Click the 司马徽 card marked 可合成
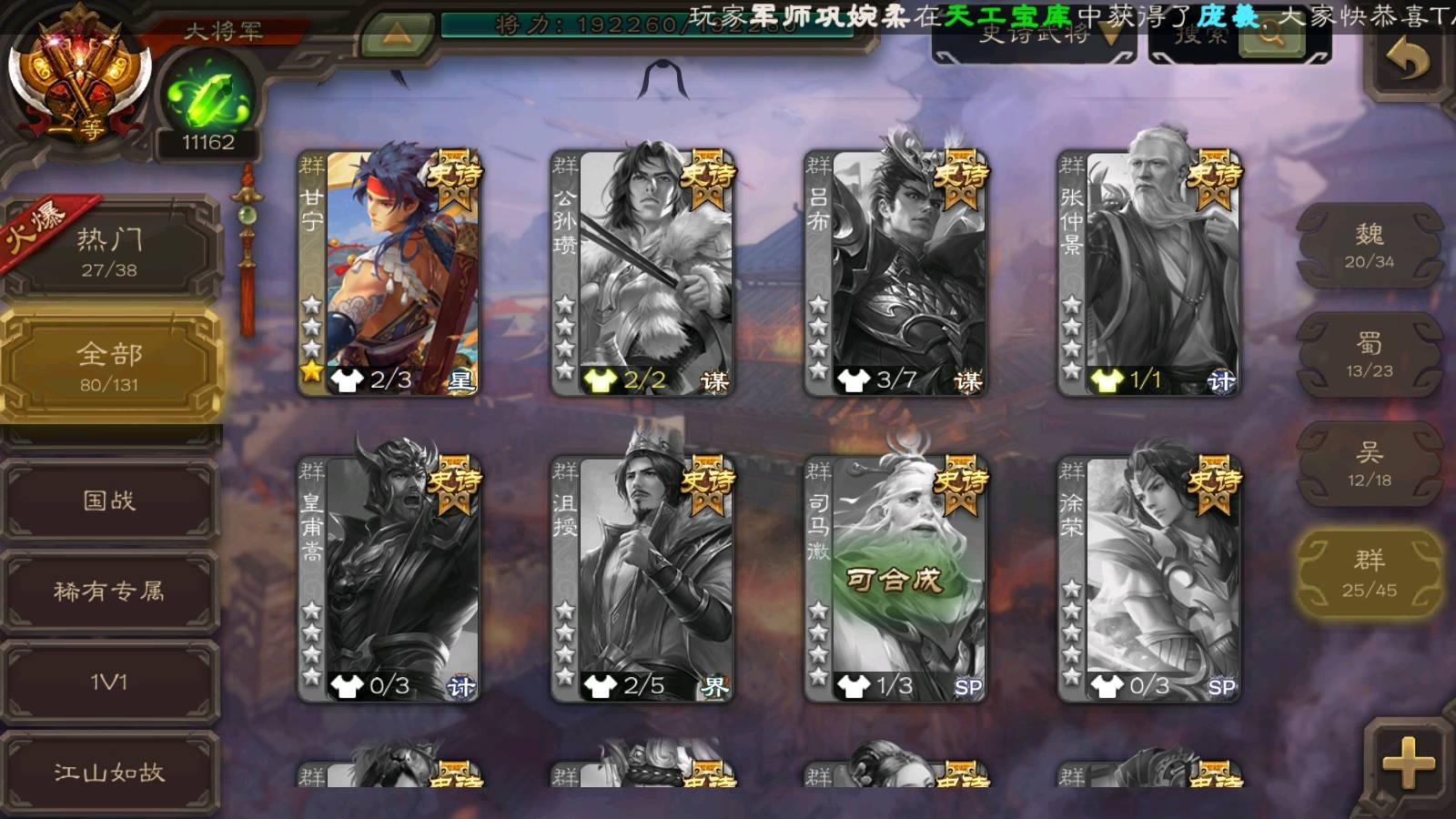Viewport: 1456px width, 819px height. click(895, 579)
